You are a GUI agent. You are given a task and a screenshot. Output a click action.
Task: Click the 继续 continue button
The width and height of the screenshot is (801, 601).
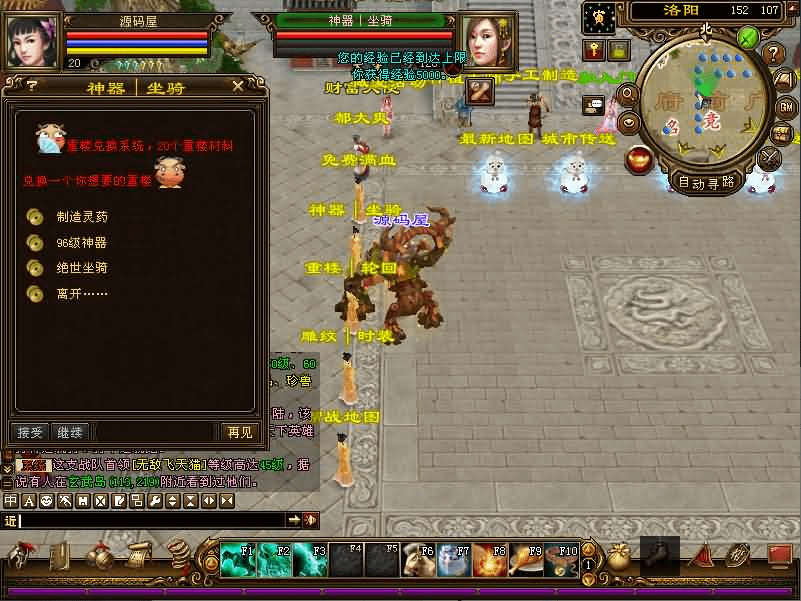70,432
